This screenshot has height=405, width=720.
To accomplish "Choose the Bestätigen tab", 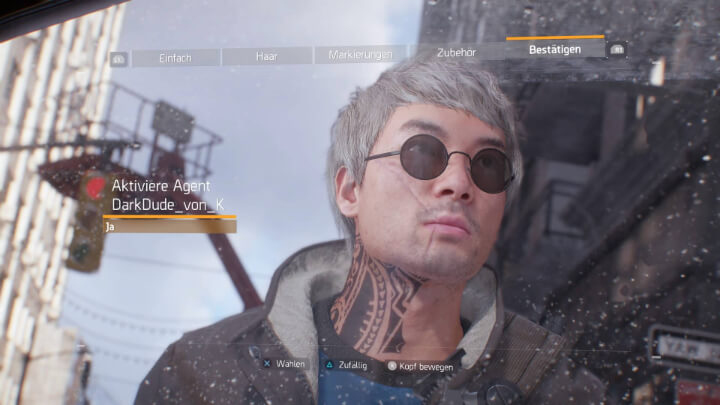I will (555, 48).
